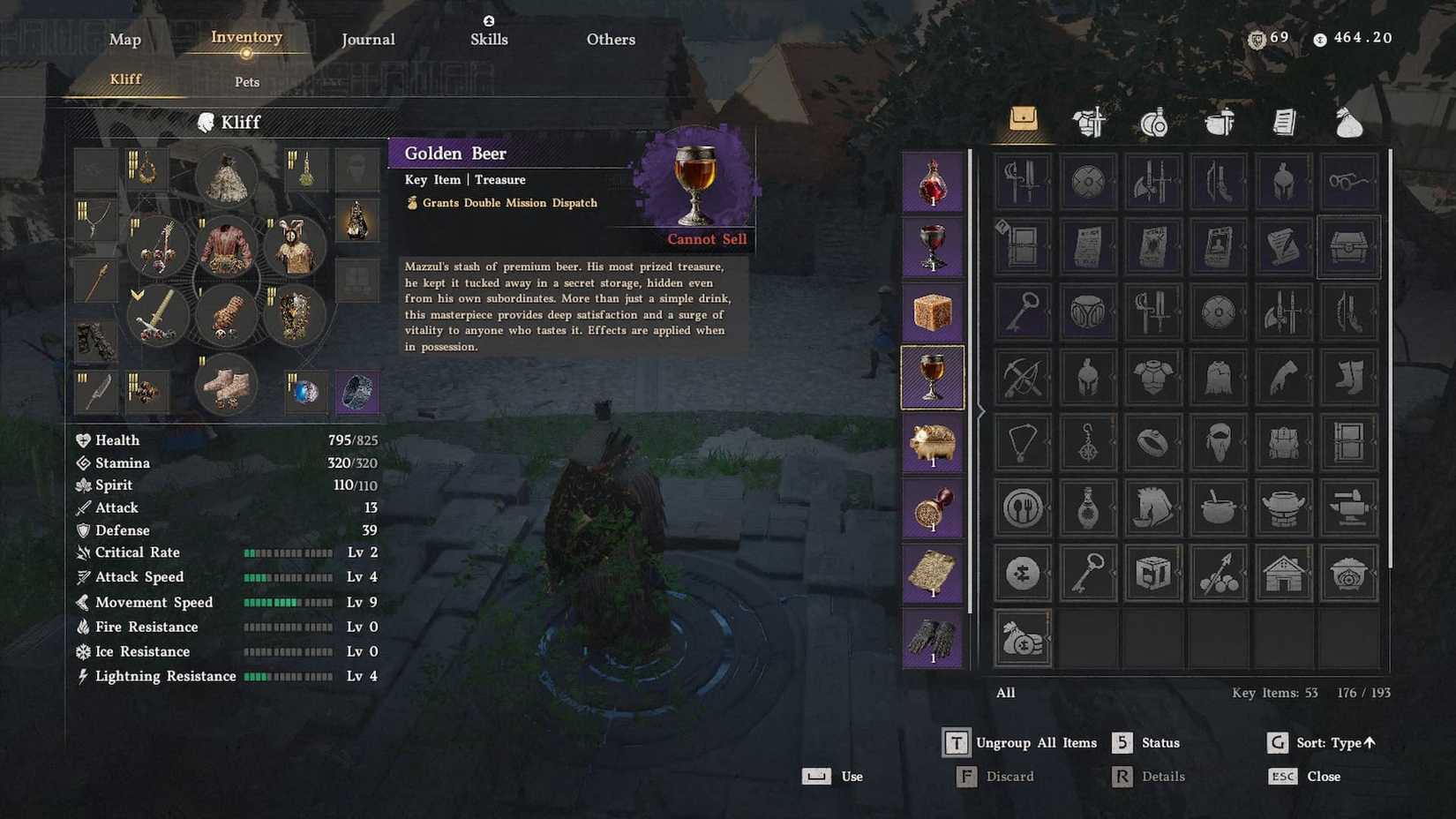Open the documents category tab icon
Viewport: 1456px width, 819px height.
point(1282,121)
